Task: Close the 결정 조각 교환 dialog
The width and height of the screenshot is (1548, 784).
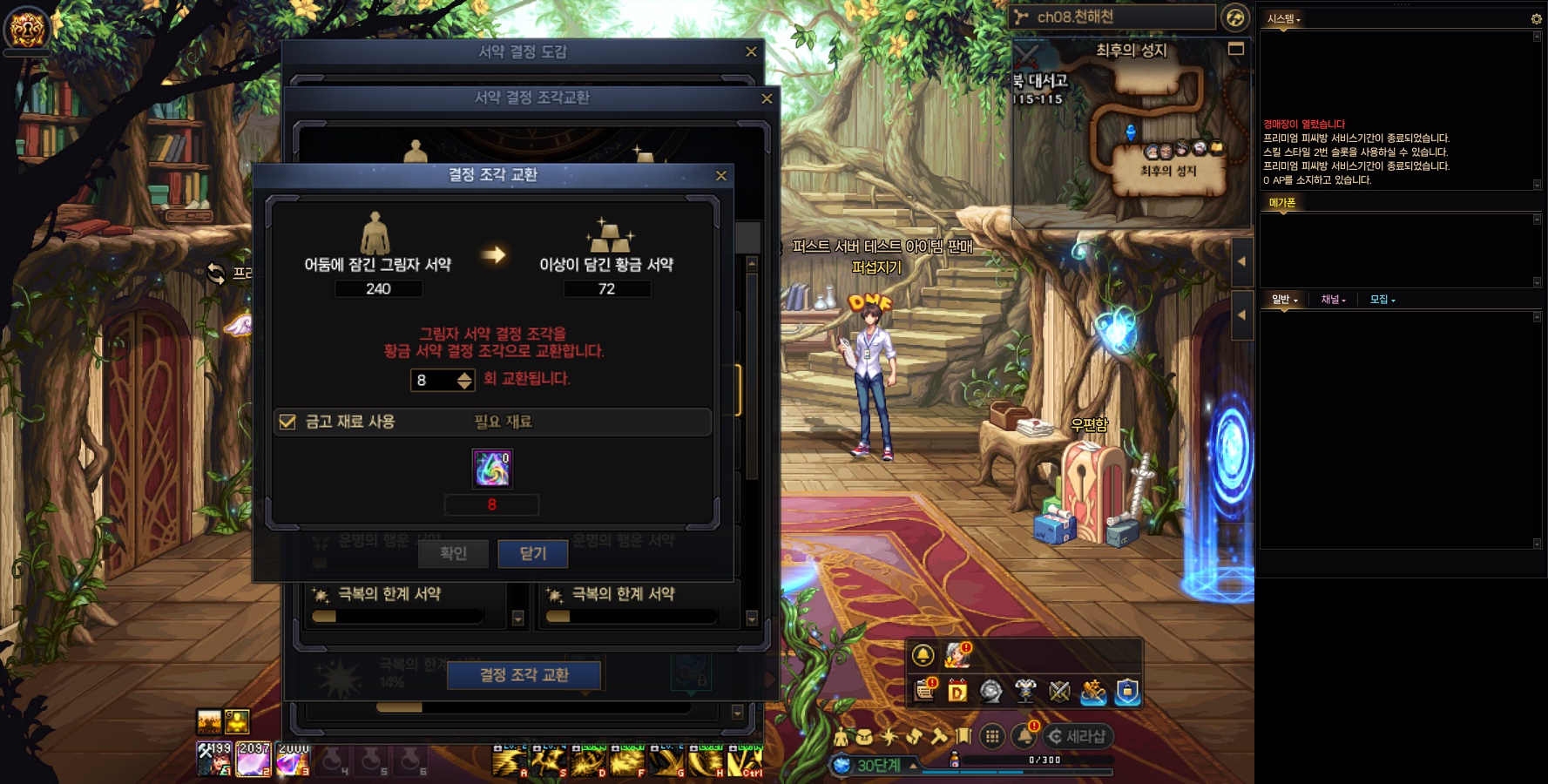Action: [x=720, y=176]
